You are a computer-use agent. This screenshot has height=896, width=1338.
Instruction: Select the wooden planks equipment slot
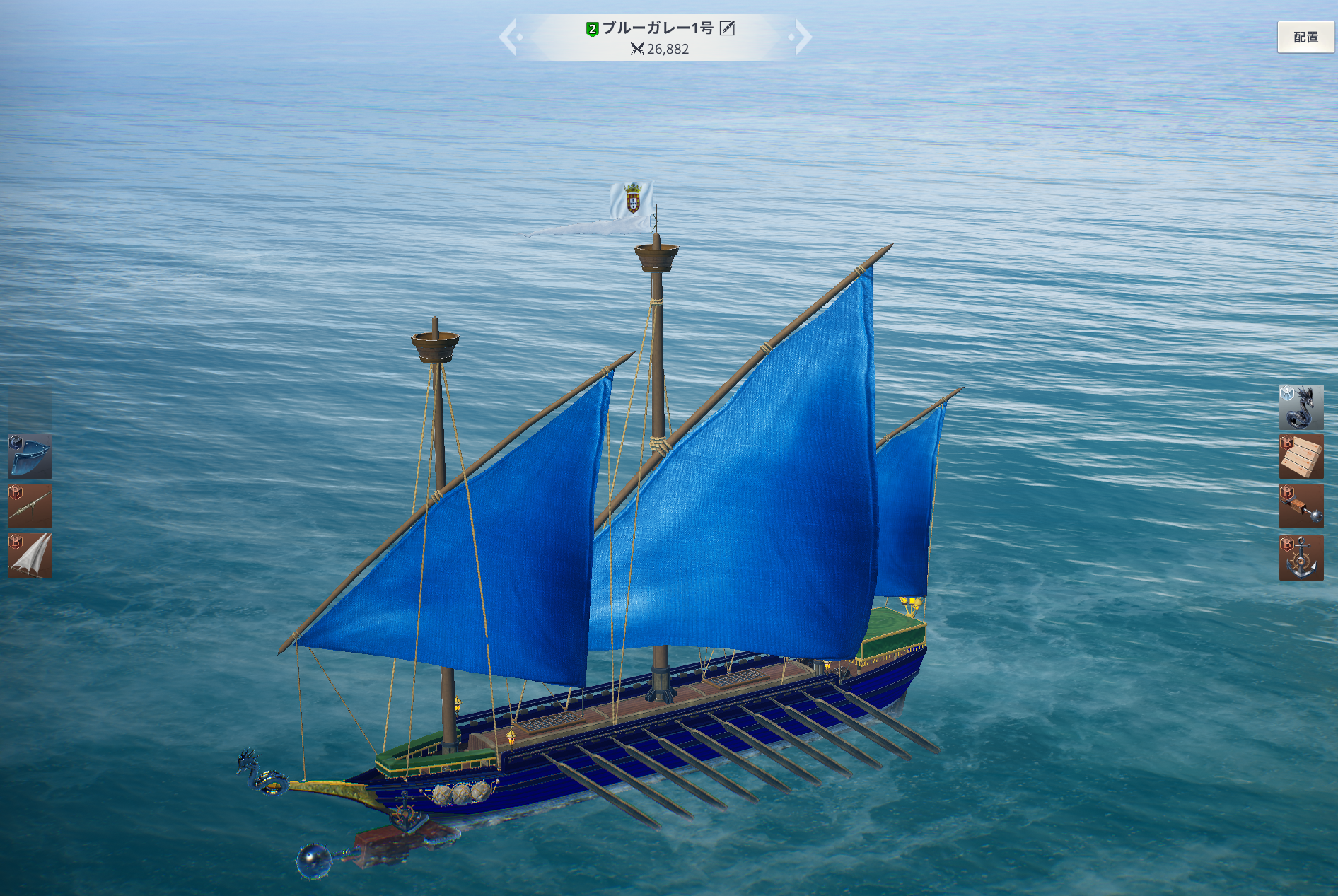[x=1301, y=457]
